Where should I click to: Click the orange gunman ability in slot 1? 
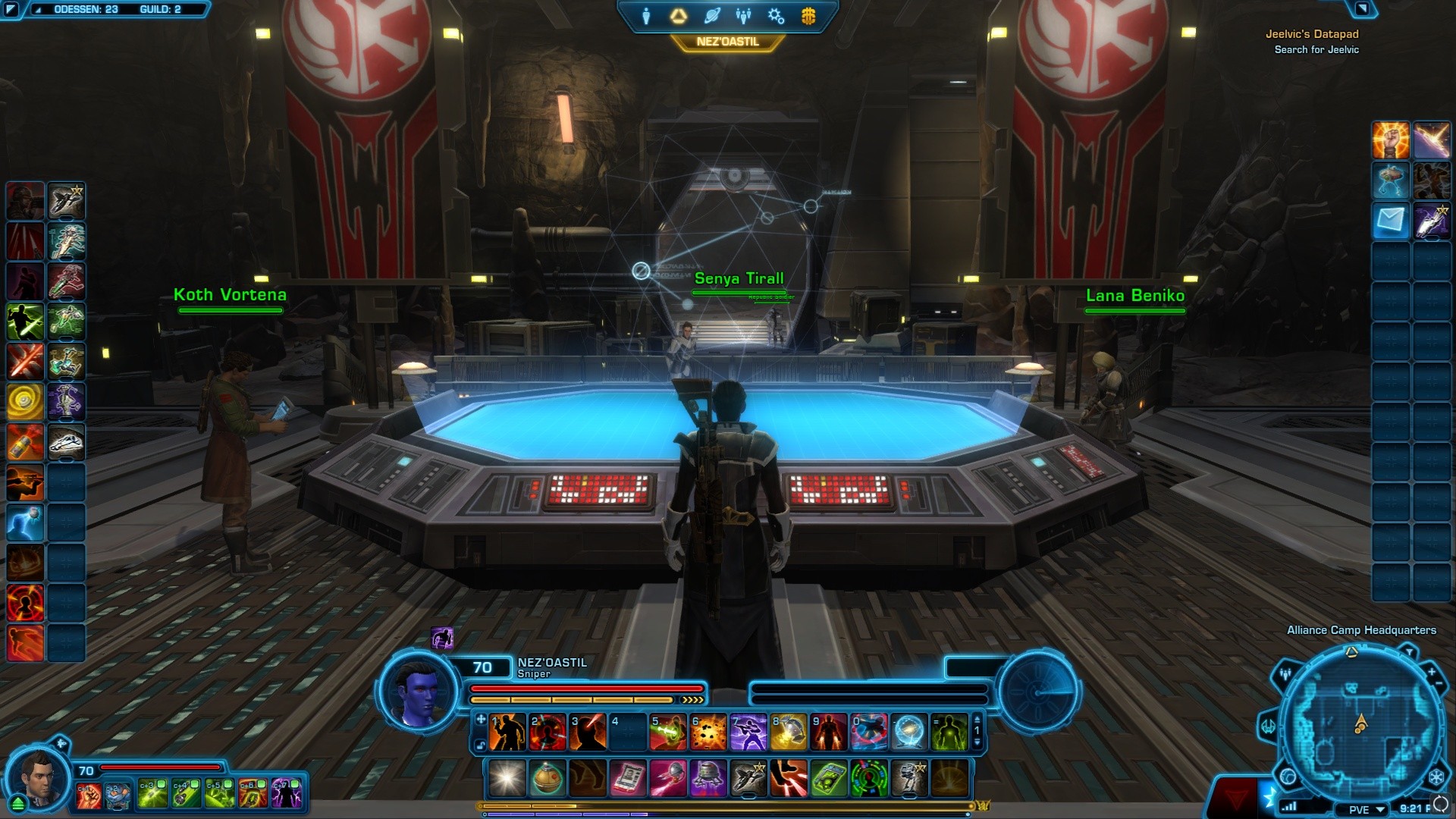tap(507, 733)
